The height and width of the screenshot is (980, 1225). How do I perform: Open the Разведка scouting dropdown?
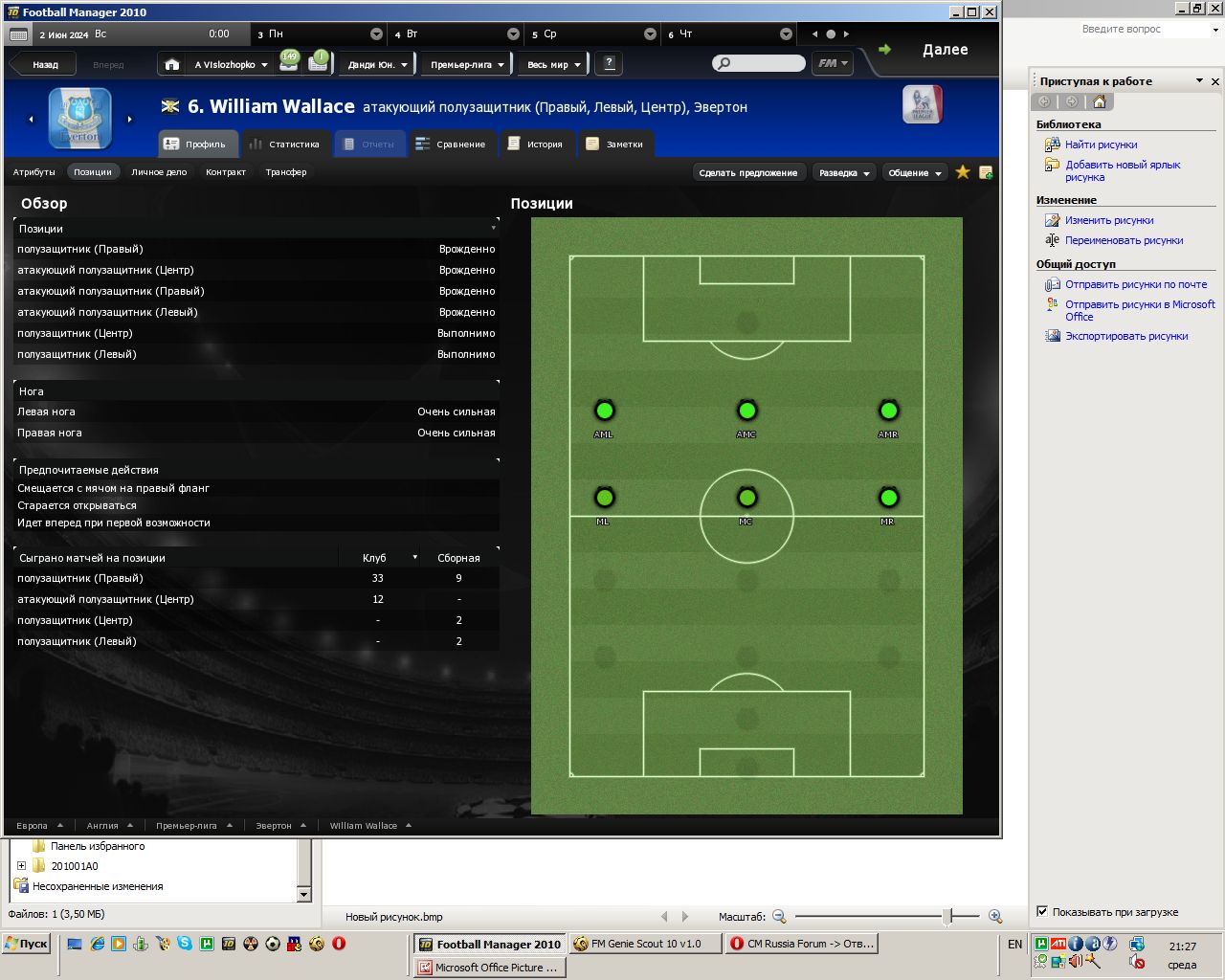[x=844, y=172]
